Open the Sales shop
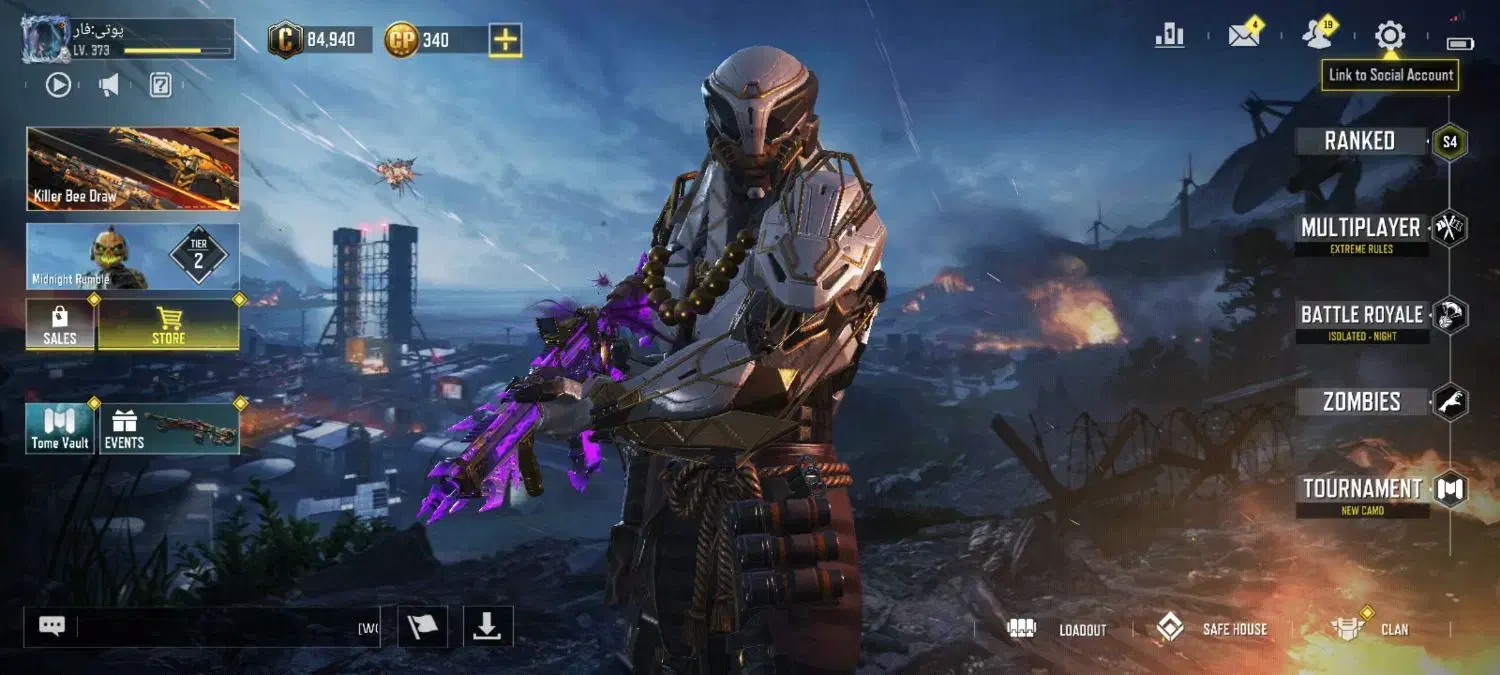 (x=60, y=325)
